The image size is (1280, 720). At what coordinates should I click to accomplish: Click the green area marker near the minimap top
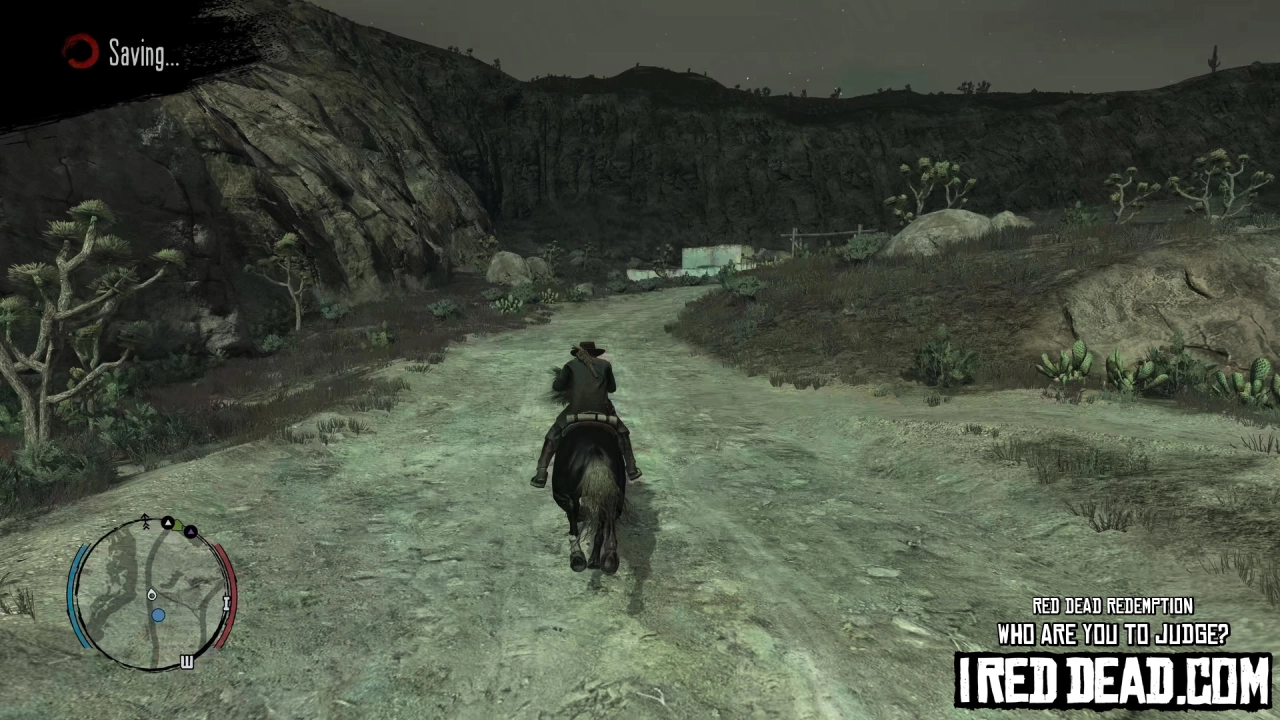point(177,526)
